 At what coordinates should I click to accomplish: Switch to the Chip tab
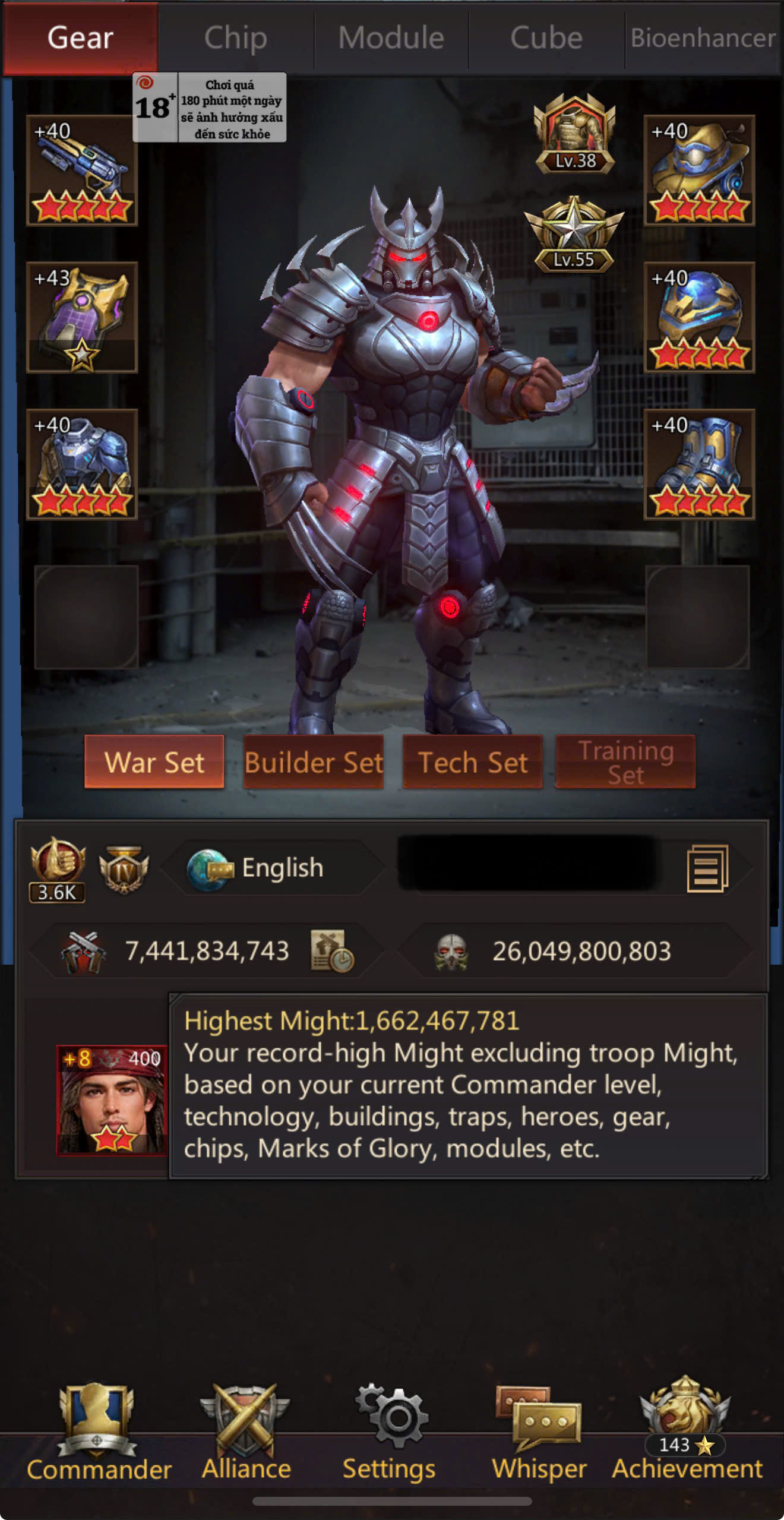(x=236, y=38)
